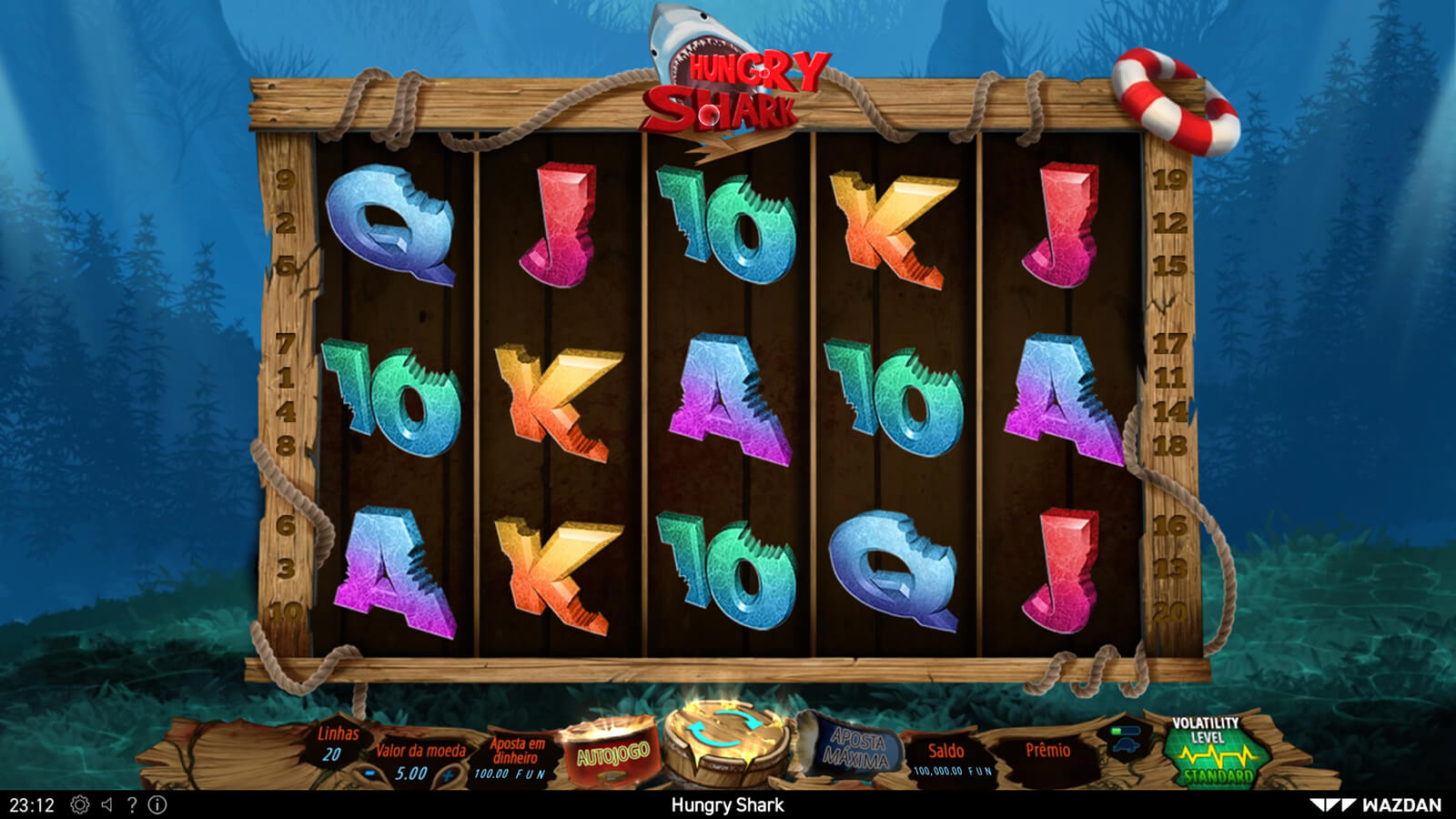Mute sound with the speaker icon
The height and width of the screenshot is (819, 1456).
[x=107, y=805]
